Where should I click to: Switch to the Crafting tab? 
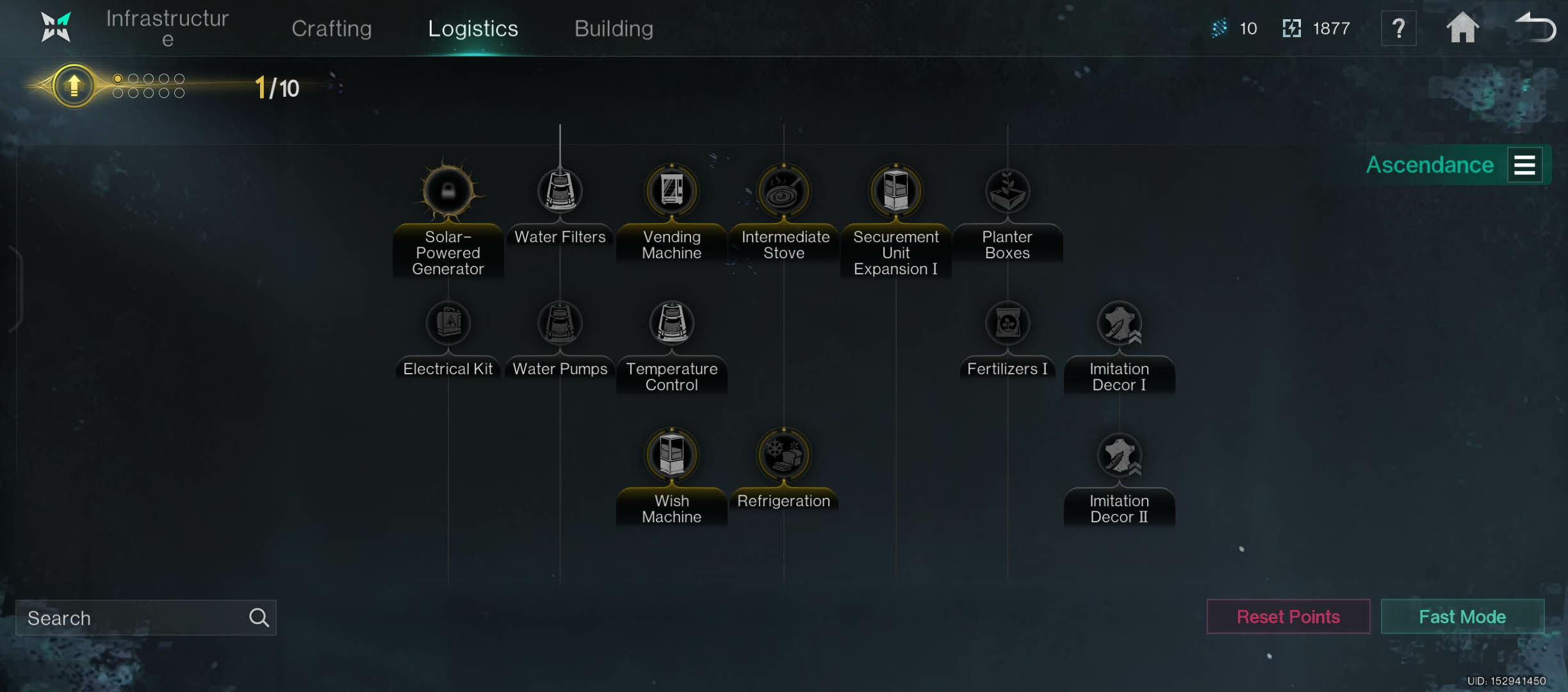tap(331, 28)
